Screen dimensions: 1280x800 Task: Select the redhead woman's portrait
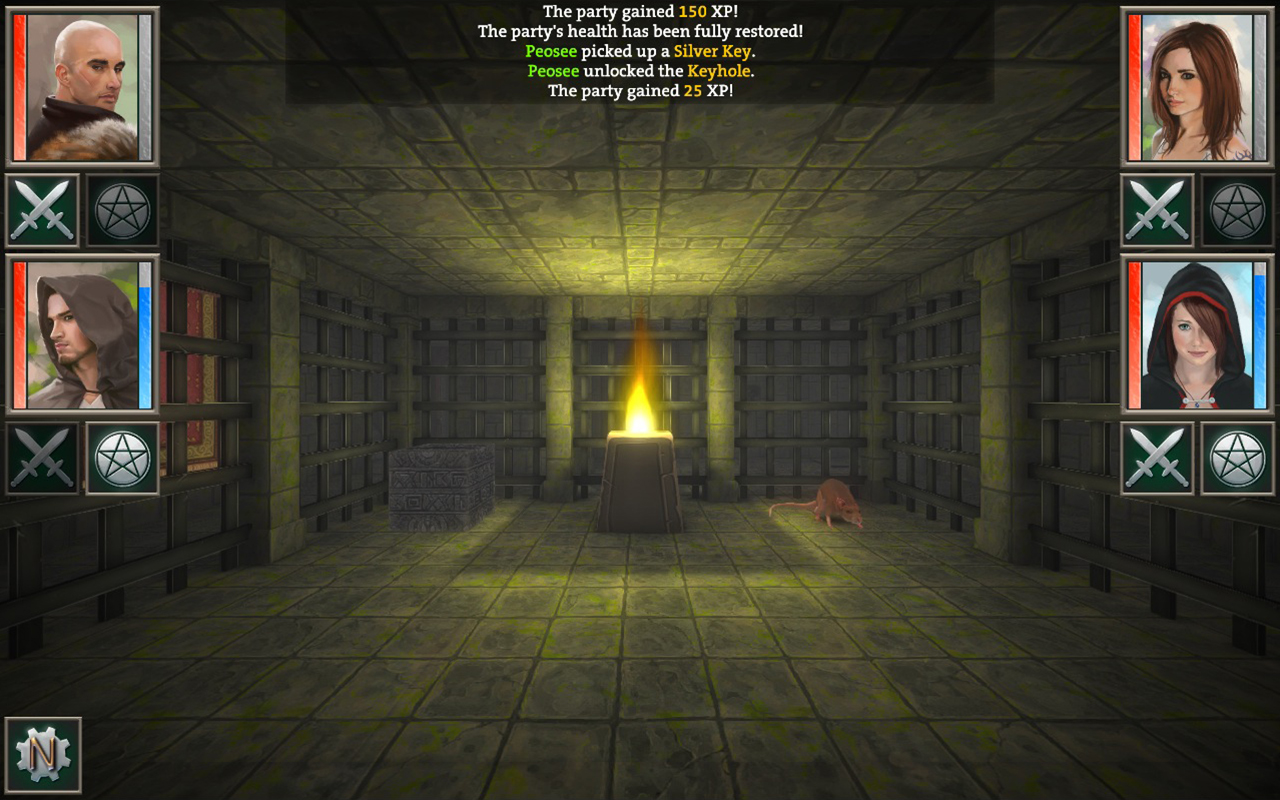tap(1195, 85)
